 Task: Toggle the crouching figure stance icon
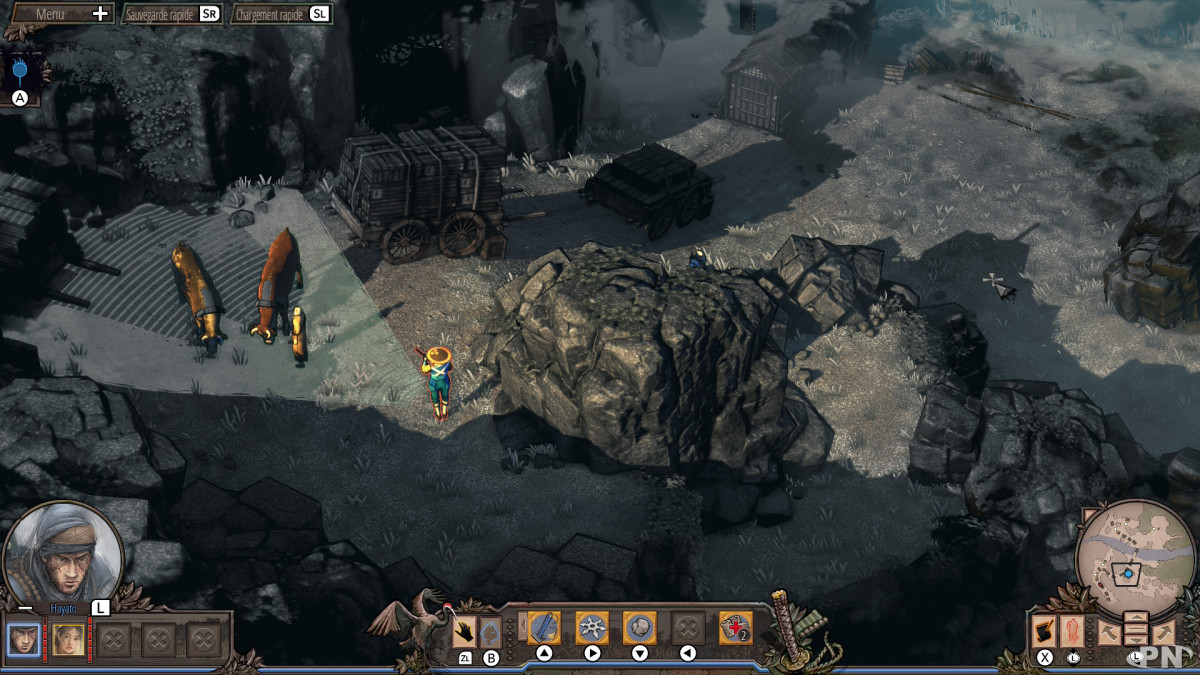490,632
